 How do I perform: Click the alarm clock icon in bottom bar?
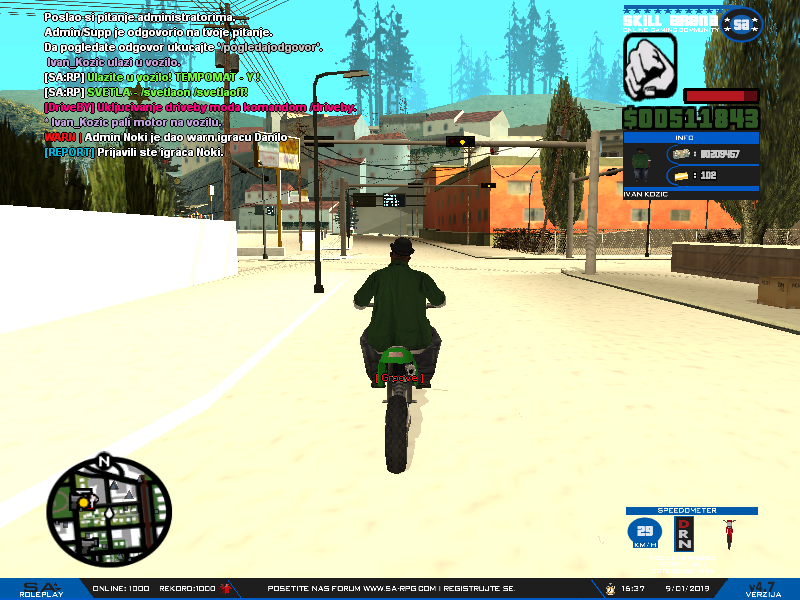(x=609, y=588)
